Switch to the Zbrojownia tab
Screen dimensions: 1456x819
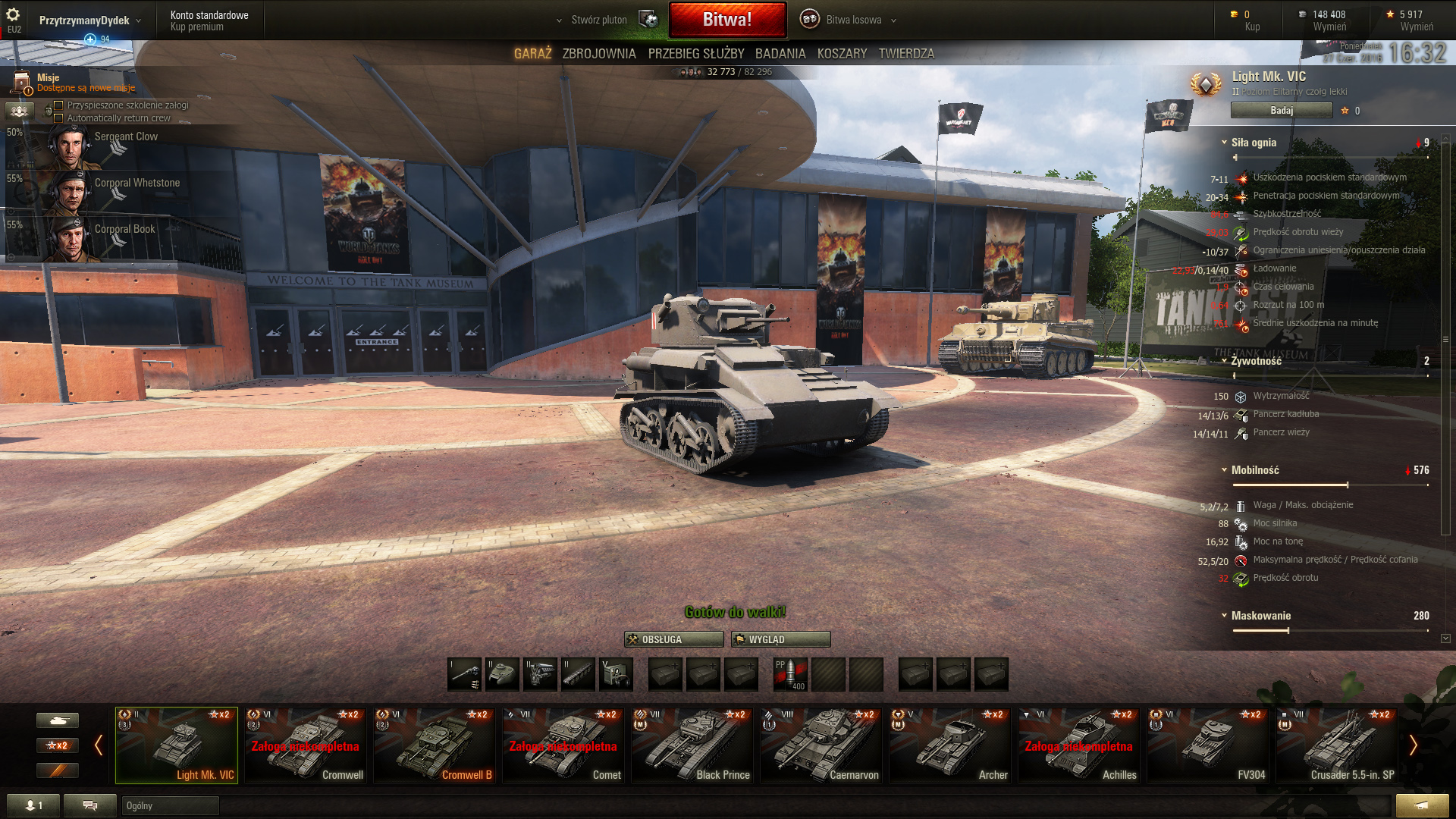(x=598, y=54)
